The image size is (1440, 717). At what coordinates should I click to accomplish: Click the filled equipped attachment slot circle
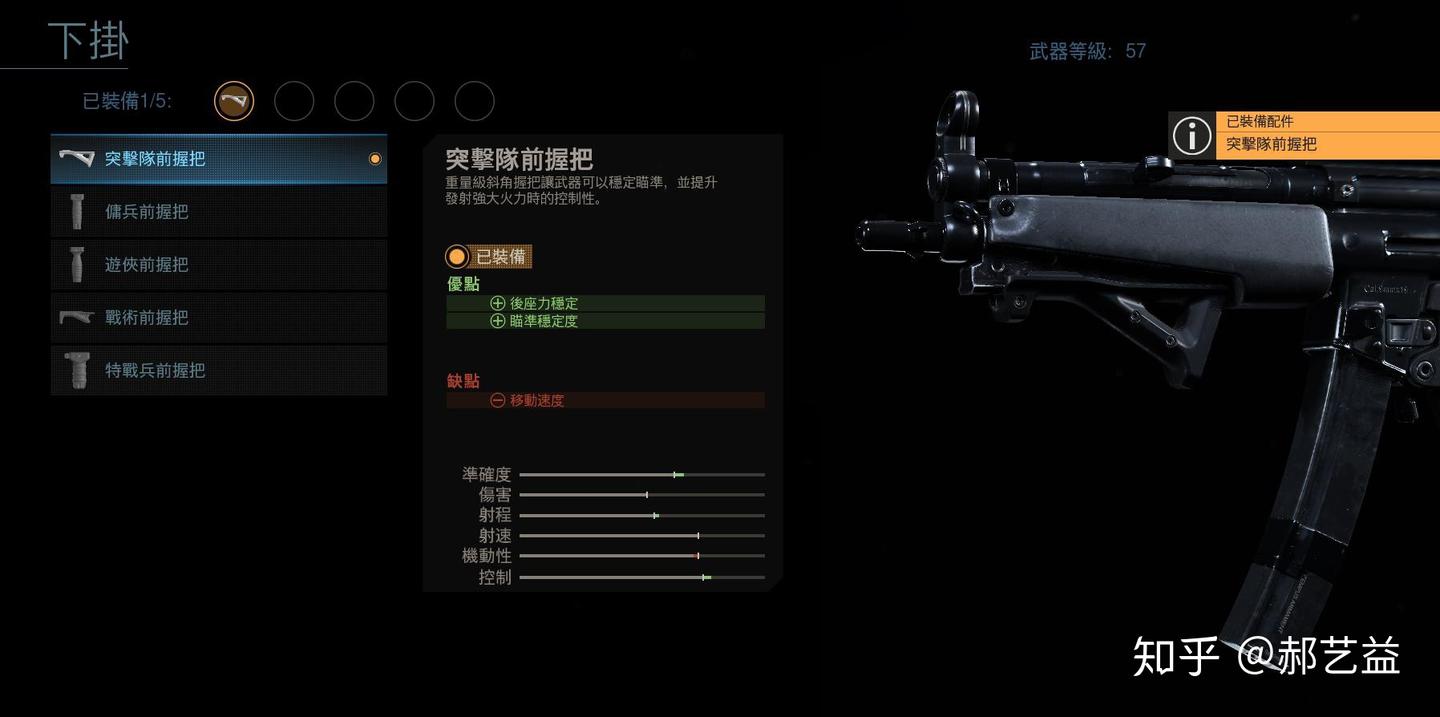click(x=234, y=101)
